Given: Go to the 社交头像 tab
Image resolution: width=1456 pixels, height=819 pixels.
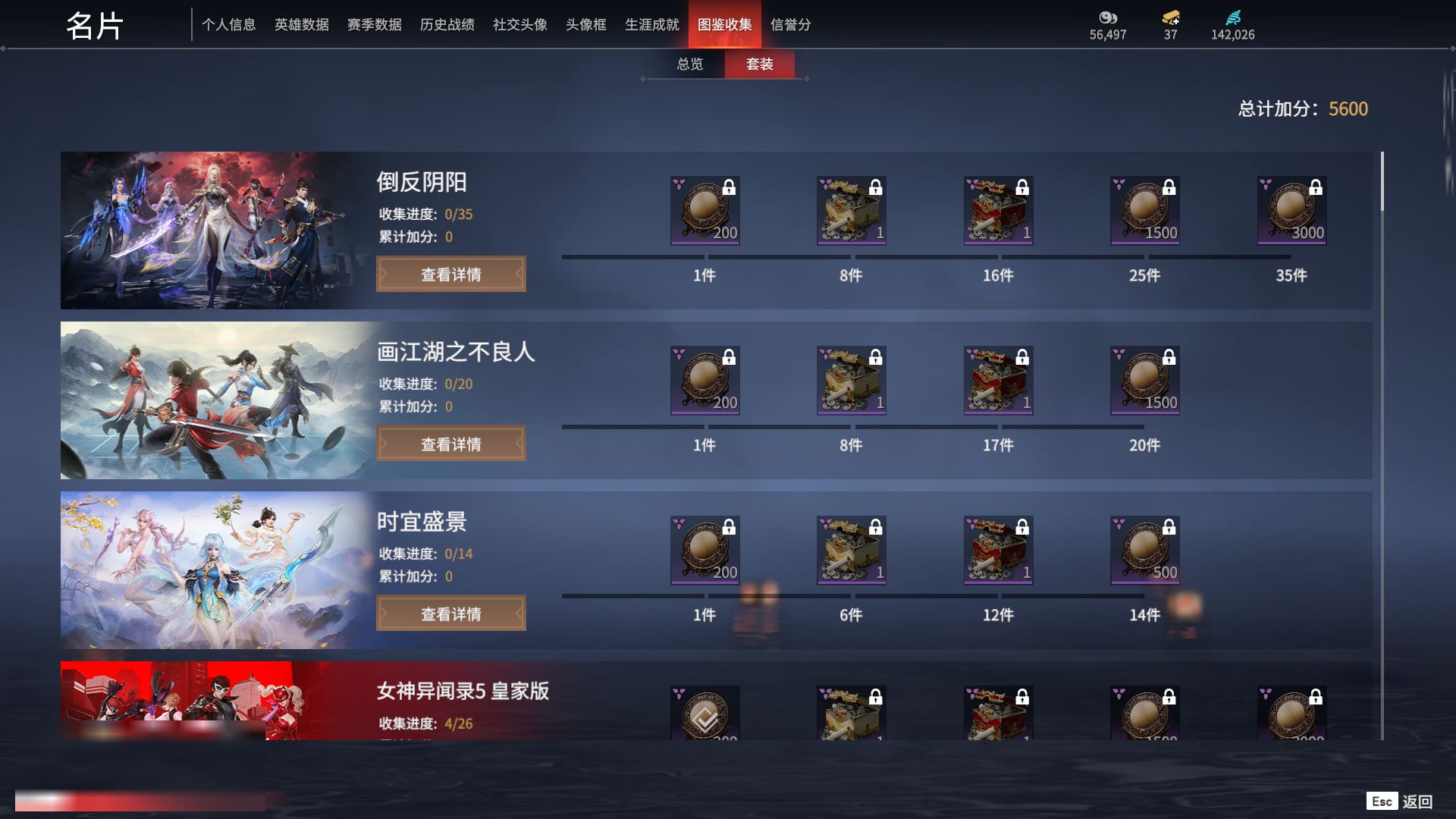Looking at the screenshot, I should 519,25.
